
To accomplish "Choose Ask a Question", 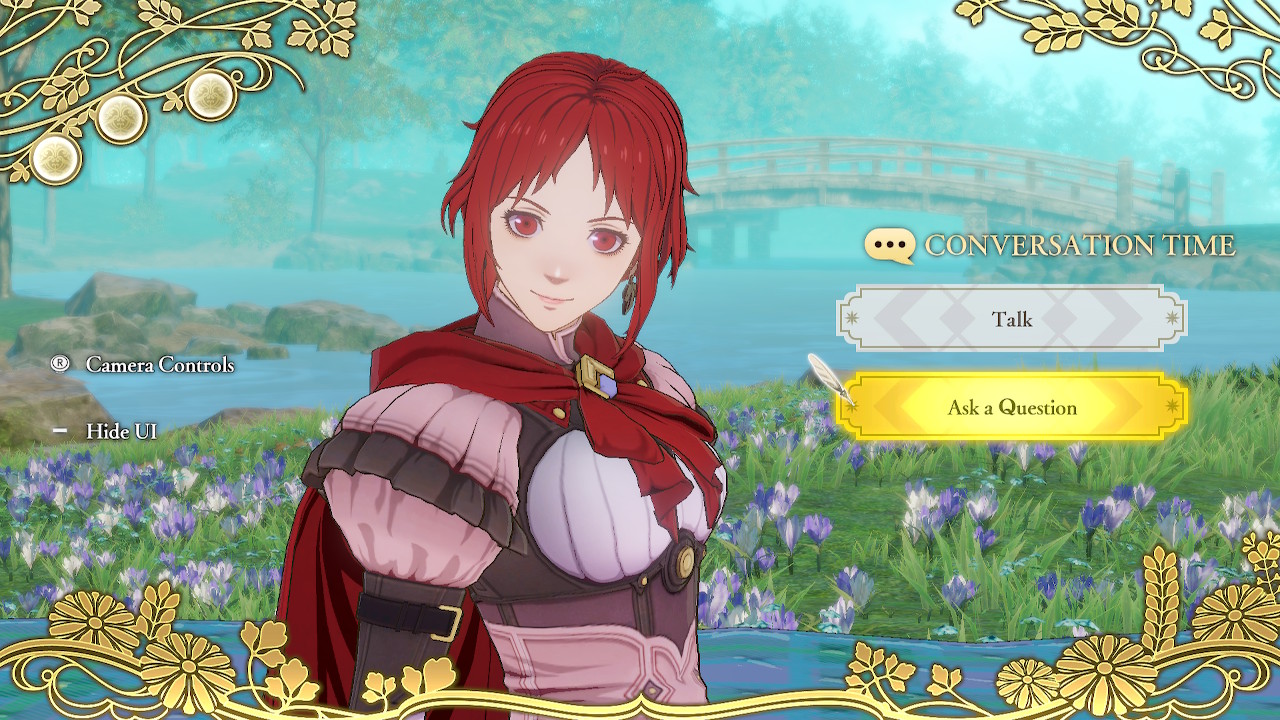I will 1014,407.
